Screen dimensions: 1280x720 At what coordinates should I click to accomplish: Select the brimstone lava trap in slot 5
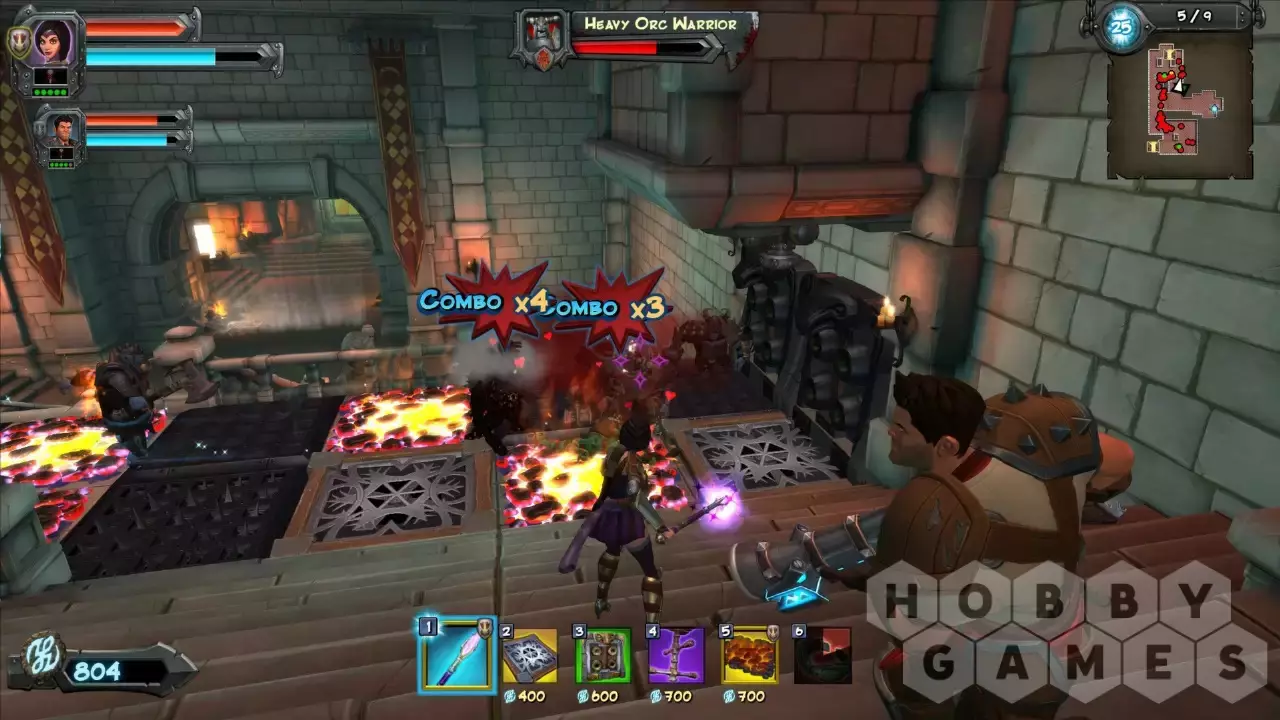(749, 657)
